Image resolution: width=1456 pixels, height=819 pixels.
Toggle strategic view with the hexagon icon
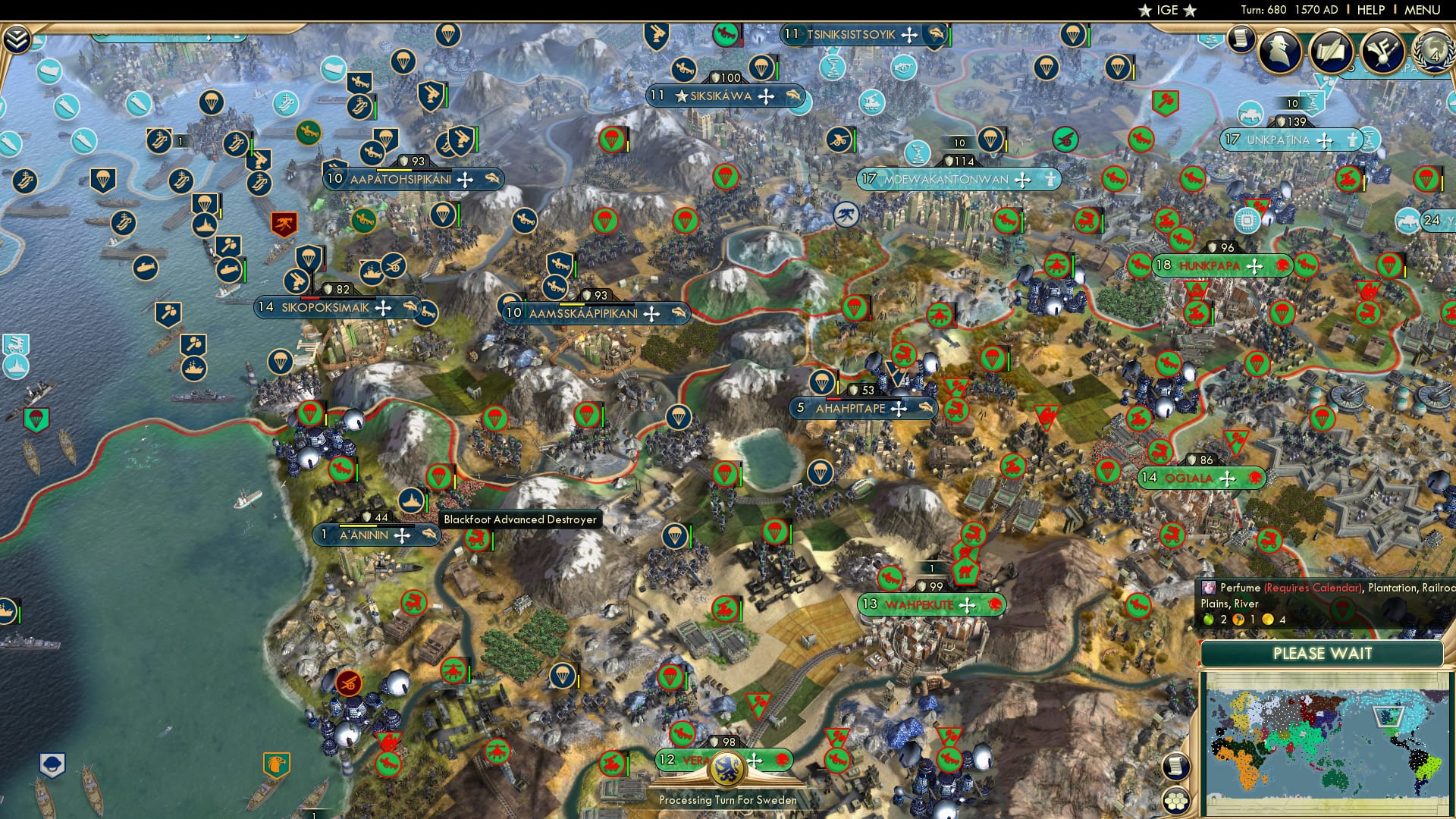pyautogui.click(x=1176, y=800)
